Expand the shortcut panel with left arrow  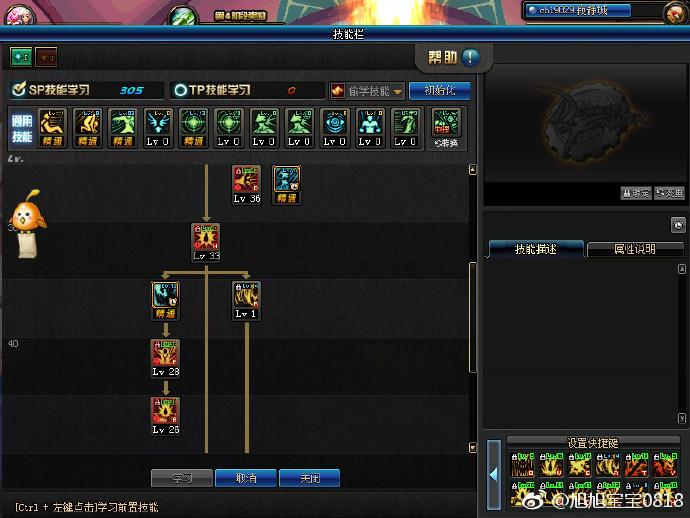pyautogui.click(x=493, y=474)
